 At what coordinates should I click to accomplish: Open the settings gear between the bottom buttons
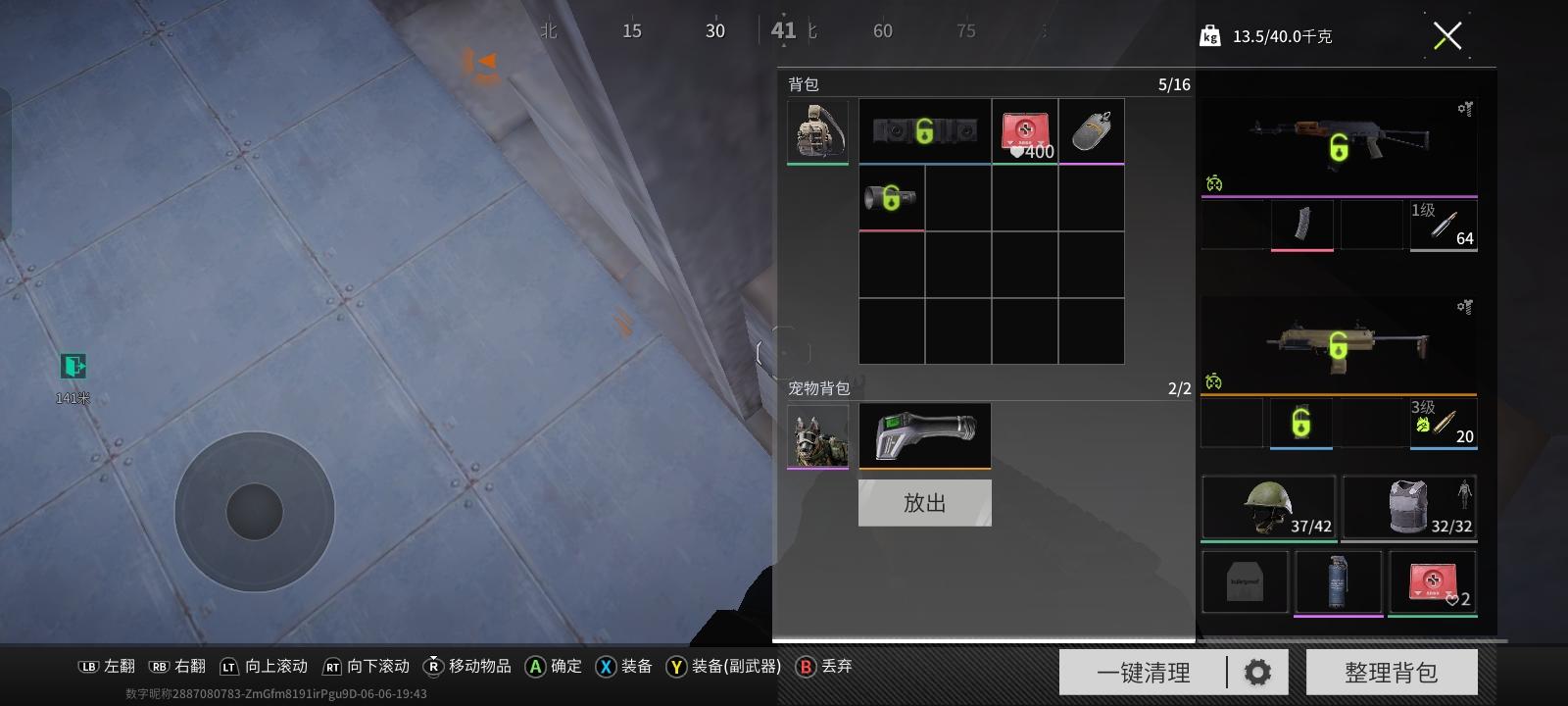click(1258, 671)
